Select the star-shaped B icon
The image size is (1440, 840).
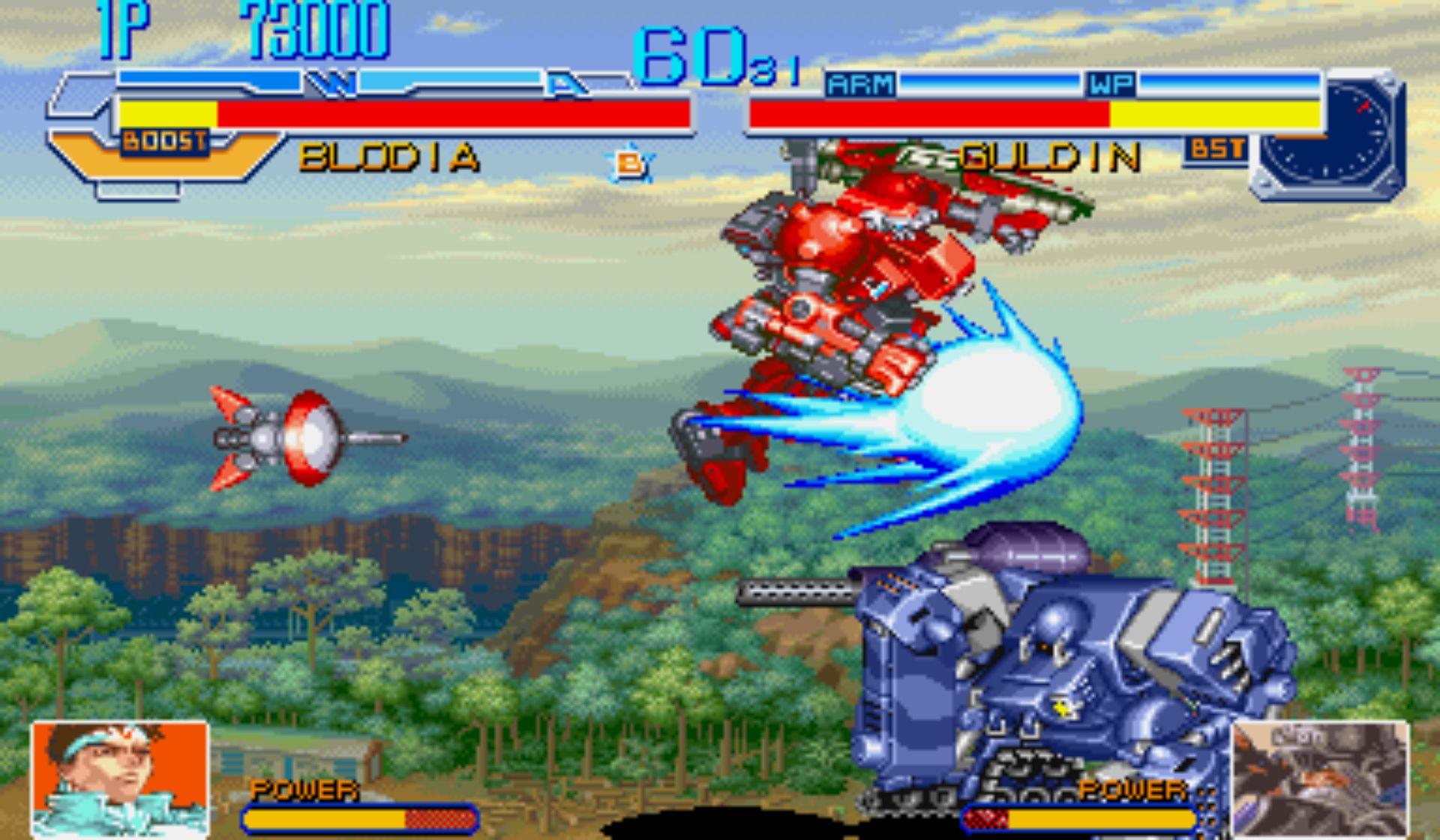point(630,163)
